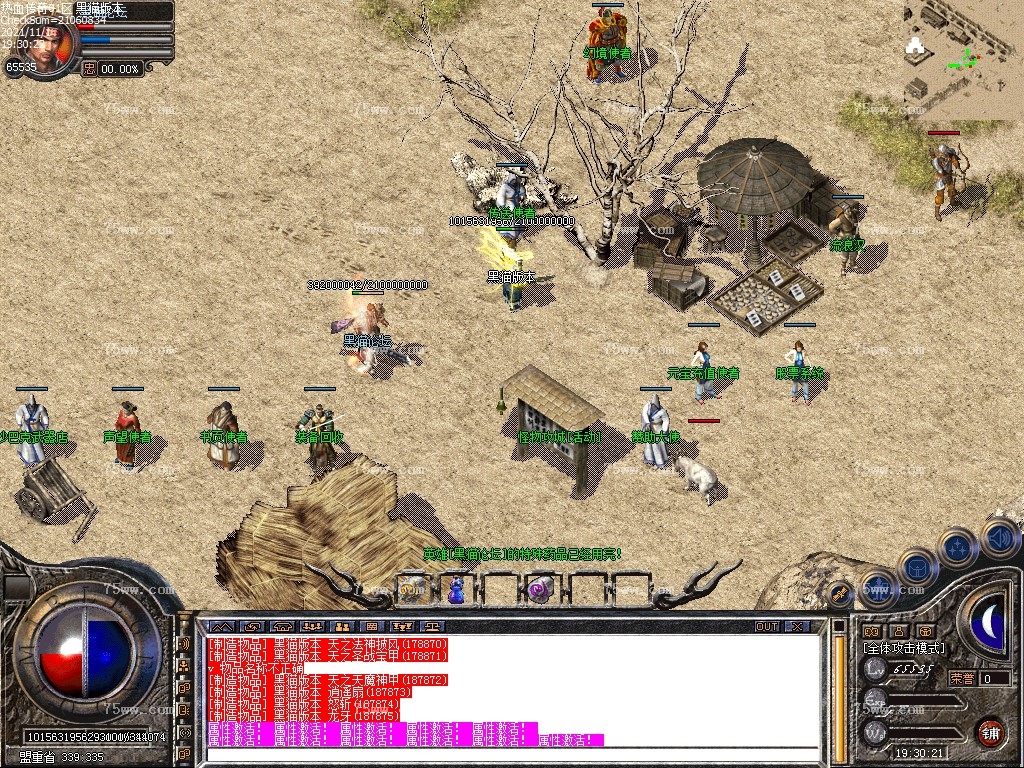Change the 全体攻击模式 attack mode
The image size is (1024, 768).
[x=904, y=648]
